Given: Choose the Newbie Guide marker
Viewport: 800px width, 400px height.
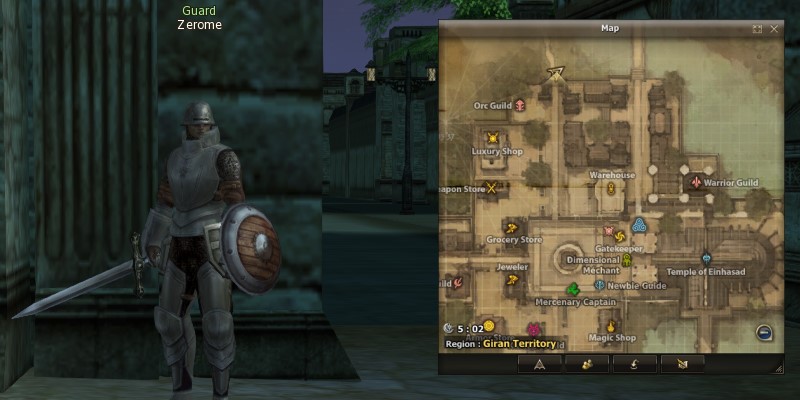Looking at the screenshot, I should (x=600, y=285).
